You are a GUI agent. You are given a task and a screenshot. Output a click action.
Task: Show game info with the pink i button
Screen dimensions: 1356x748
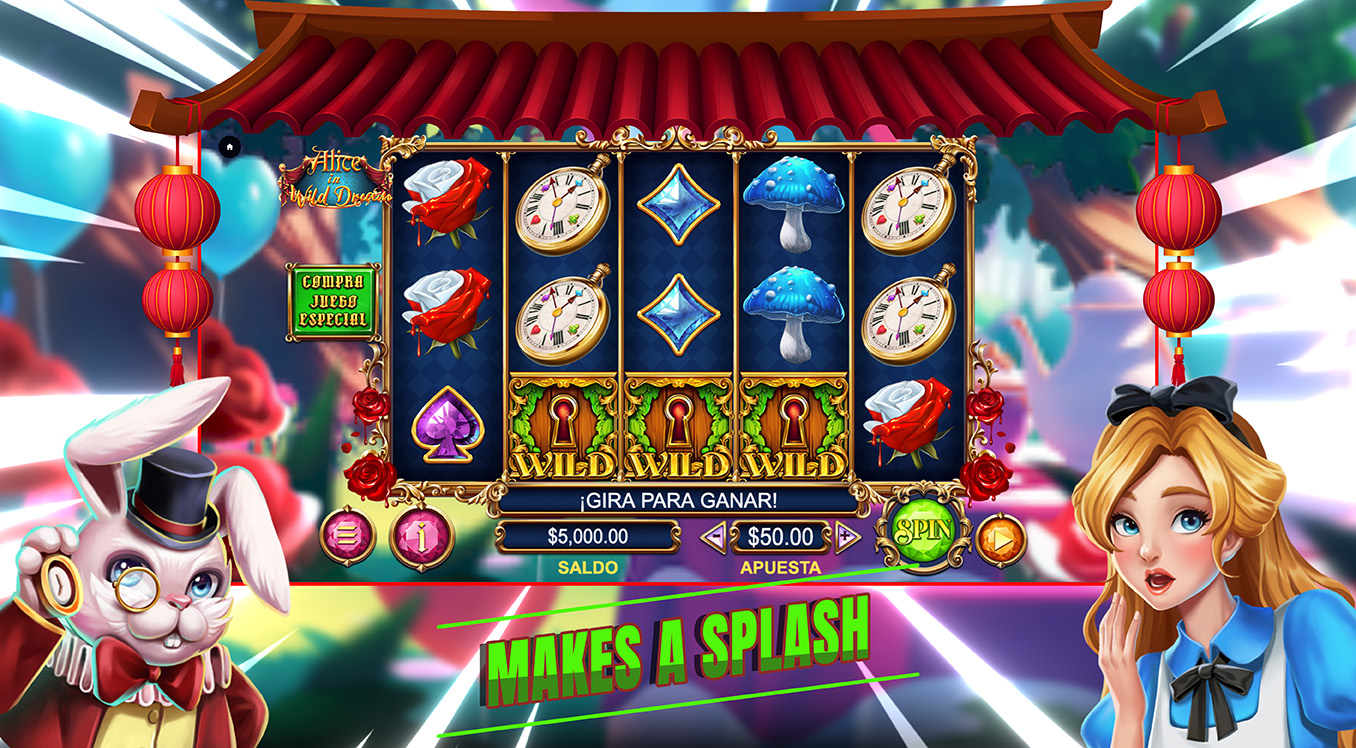click(x=421, y=537)
